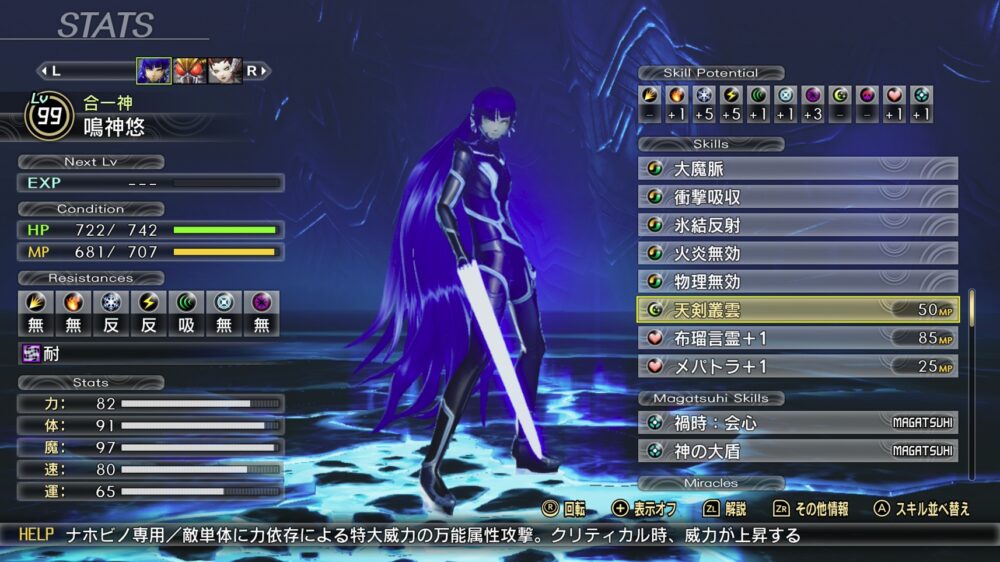Choose the 衝撃吸収 skill entry

(x=797, y=197)
